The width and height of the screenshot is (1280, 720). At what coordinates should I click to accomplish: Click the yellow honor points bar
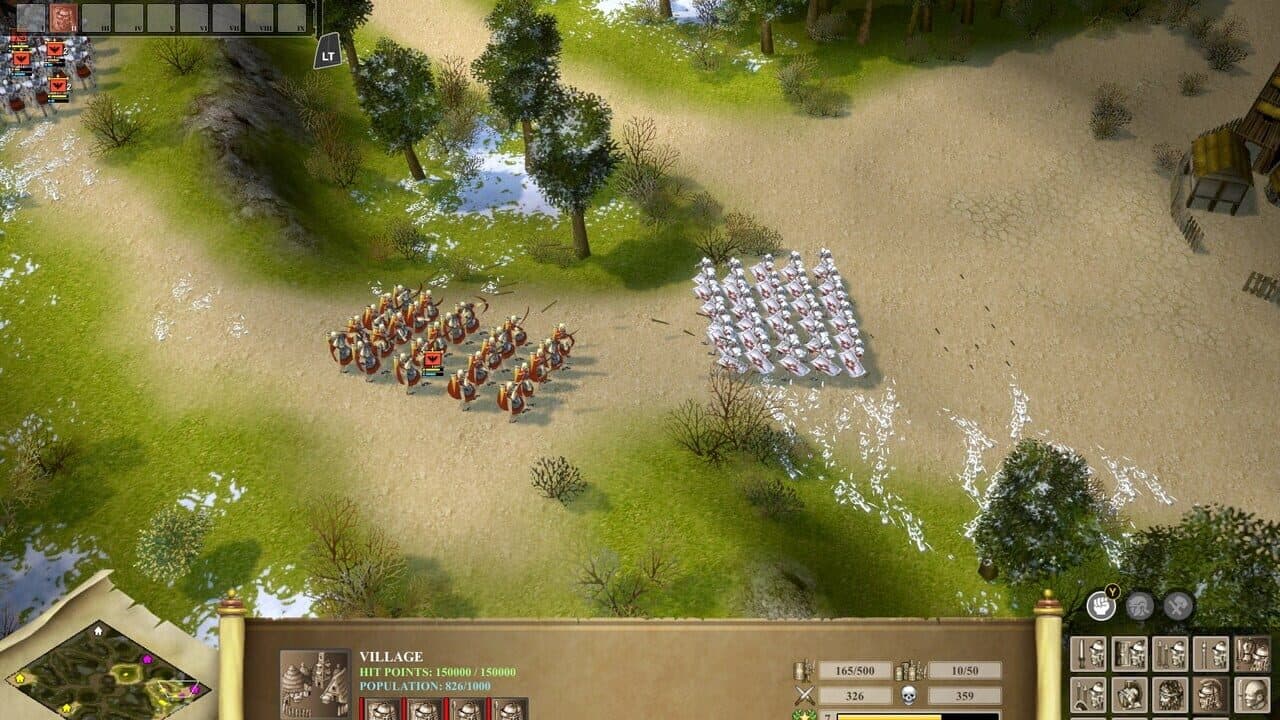click(890, 716)
